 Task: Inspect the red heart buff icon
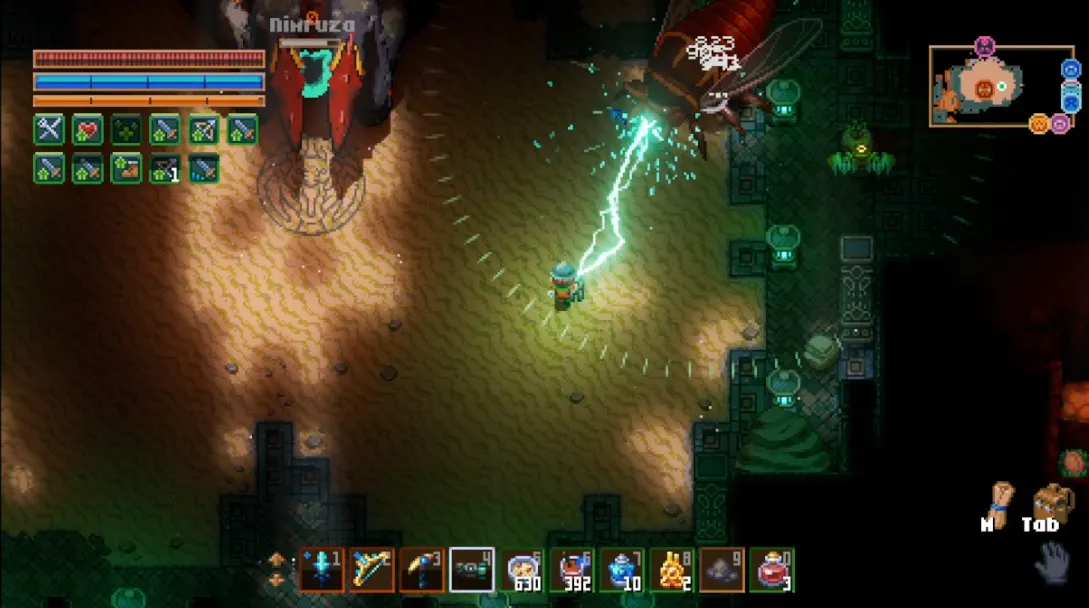(88, 130)
